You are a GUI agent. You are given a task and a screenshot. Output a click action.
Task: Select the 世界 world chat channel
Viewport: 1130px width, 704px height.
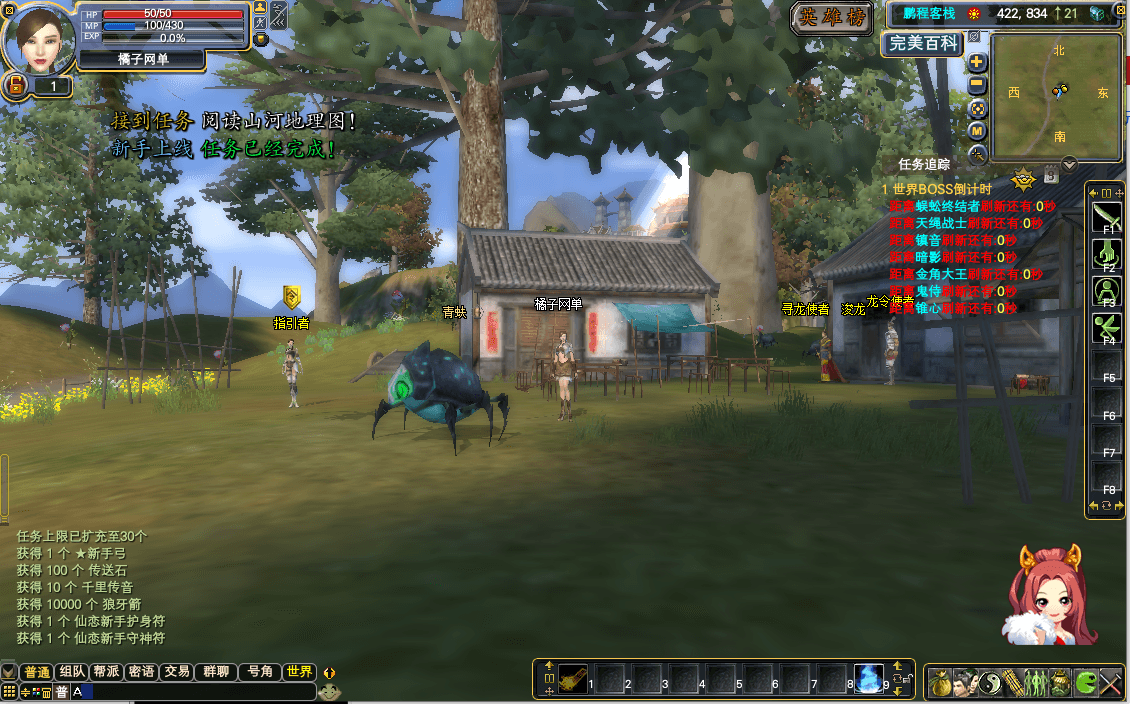coord(298,672)
